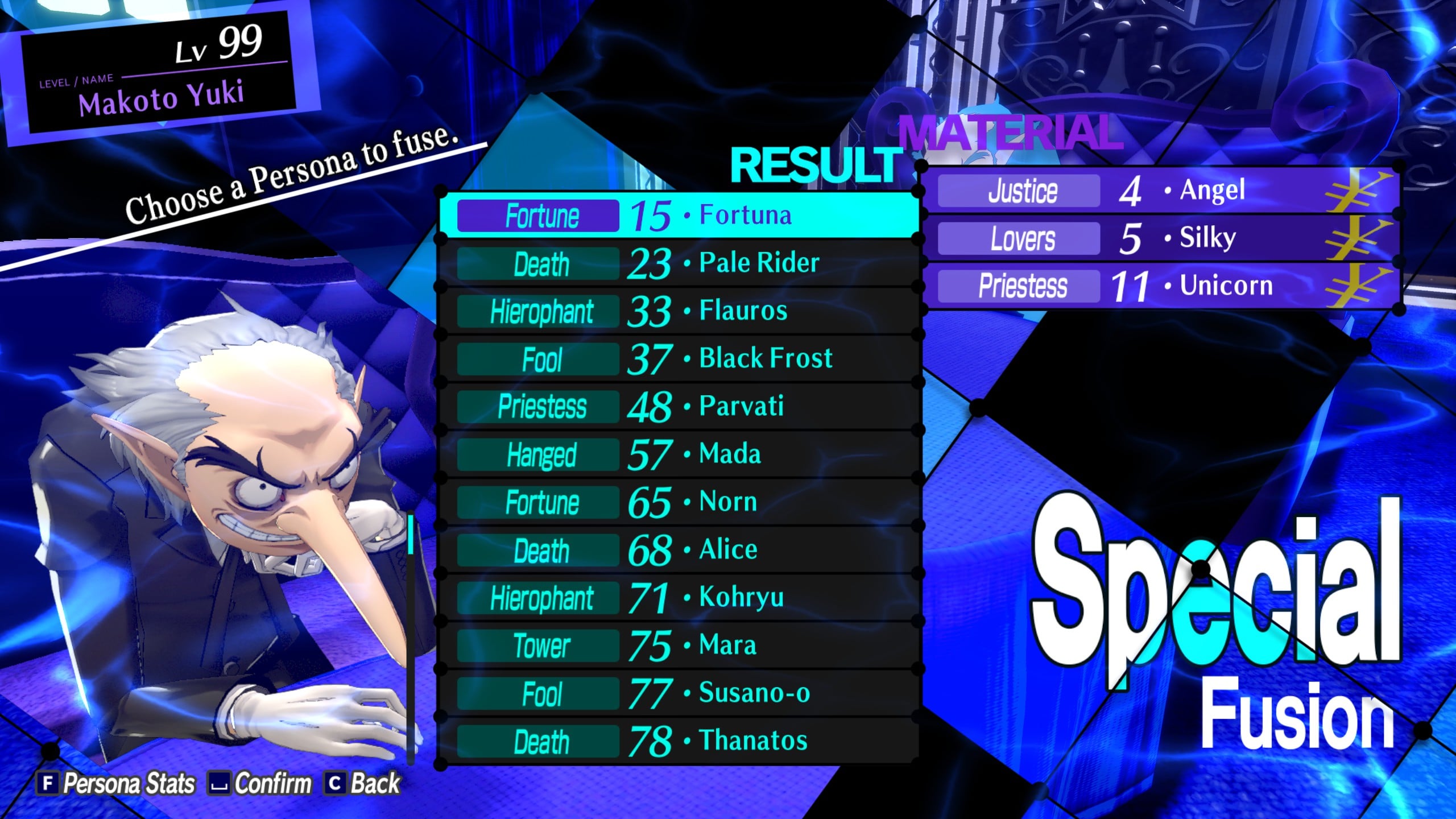
Task: Click the Fortune arcana badge beside Fortuna
Action: (537, 215)
